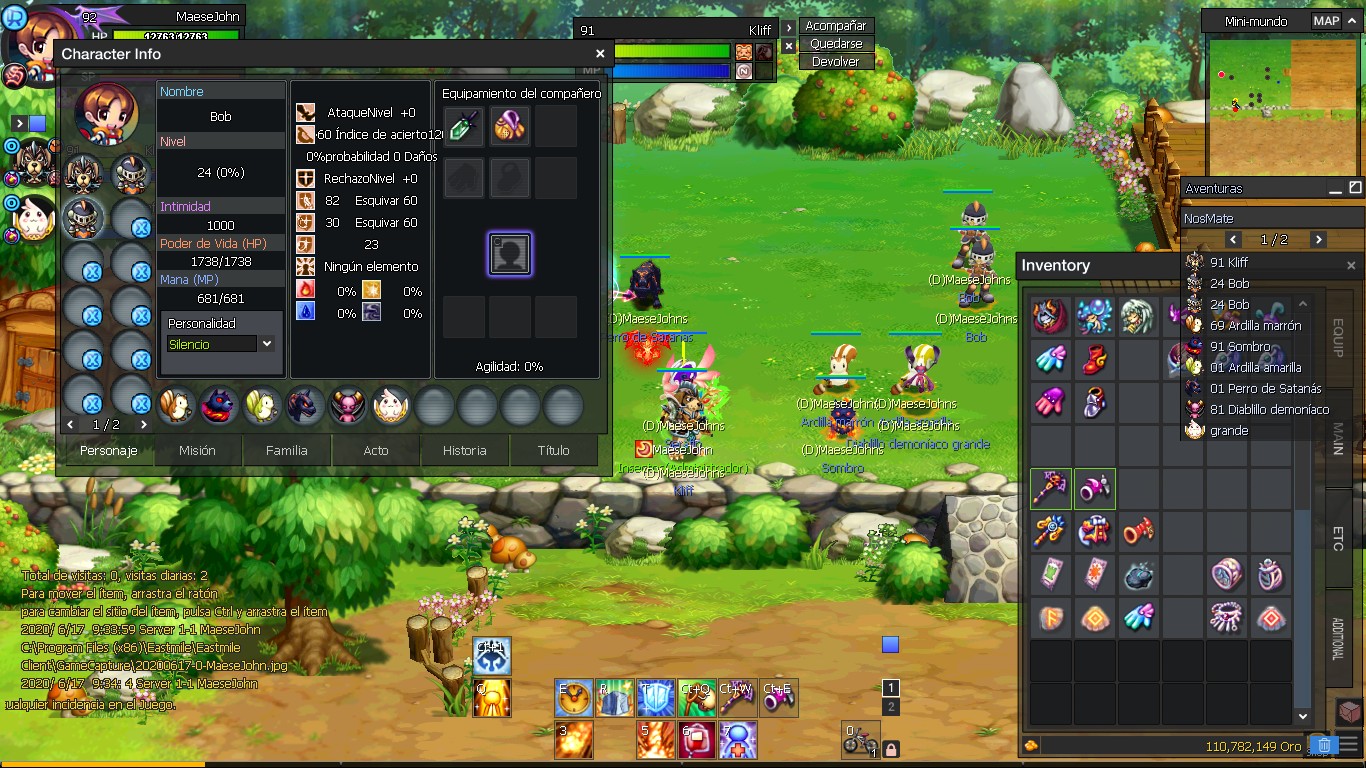Image resolution: width=1366 pixels, height=768 pixels.
Task: Close the Character Info window
Action: (x=600, y=54)
